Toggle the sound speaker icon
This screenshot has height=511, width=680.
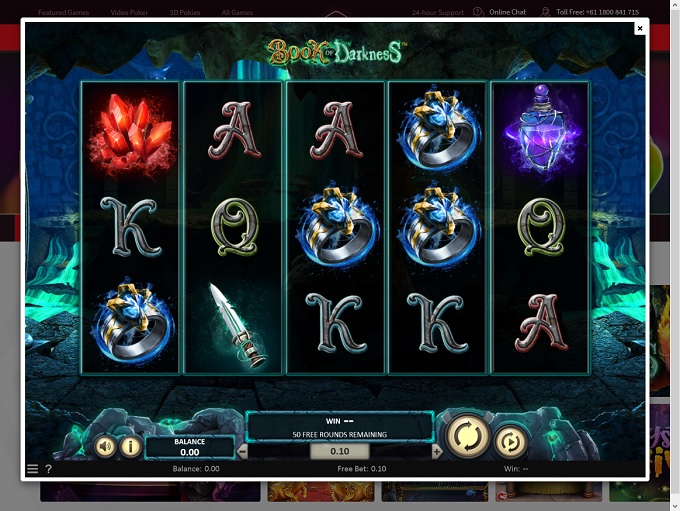point(105,446)
